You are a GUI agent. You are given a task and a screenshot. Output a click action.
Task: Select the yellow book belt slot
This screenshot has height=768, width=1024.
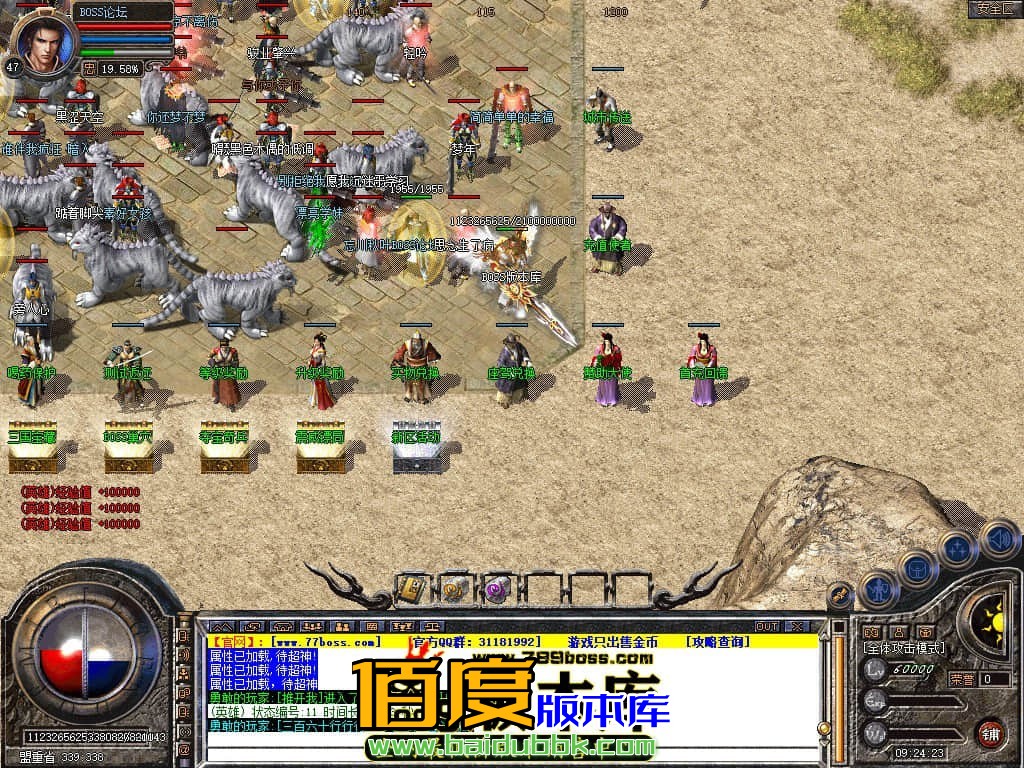point(412,590)
